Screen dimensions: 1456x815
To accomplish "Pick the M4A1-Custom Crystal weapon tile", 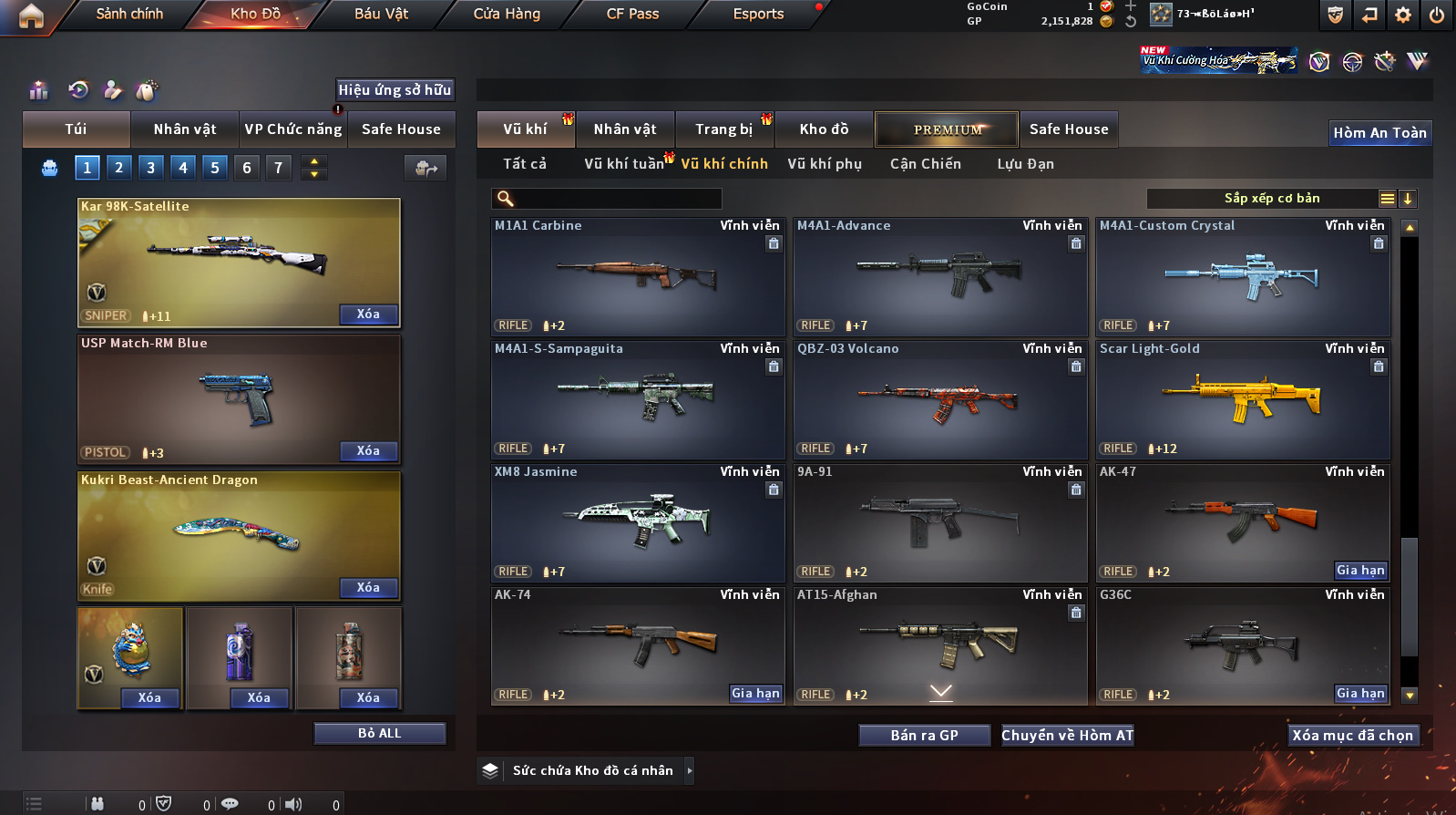I will pyautogui.click(x=1243, y=276).
